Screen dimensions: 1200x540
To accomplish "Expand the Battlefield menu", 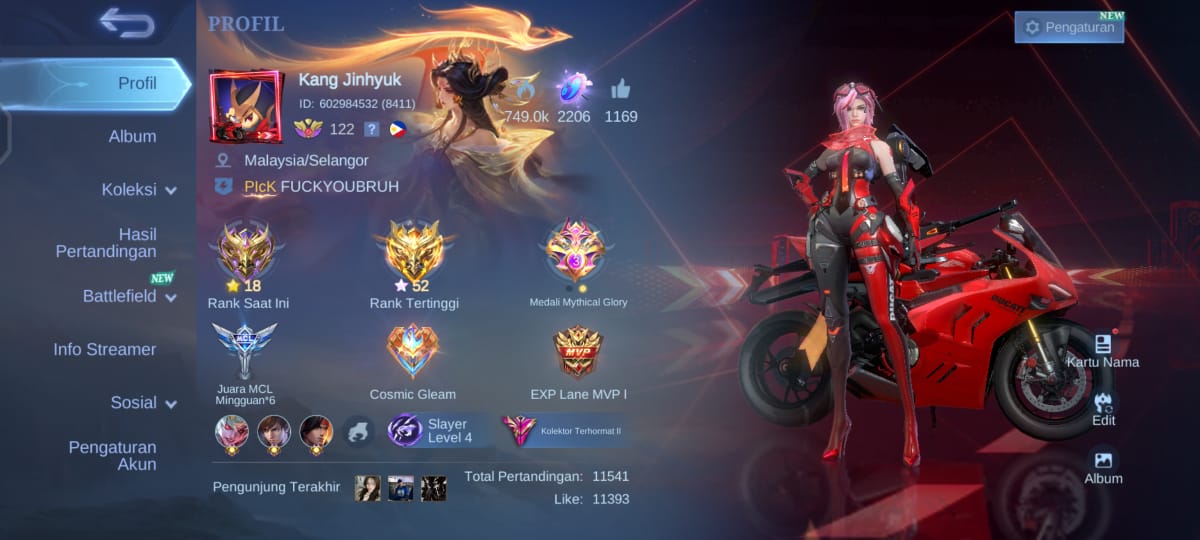I will [x=129, y=296].
